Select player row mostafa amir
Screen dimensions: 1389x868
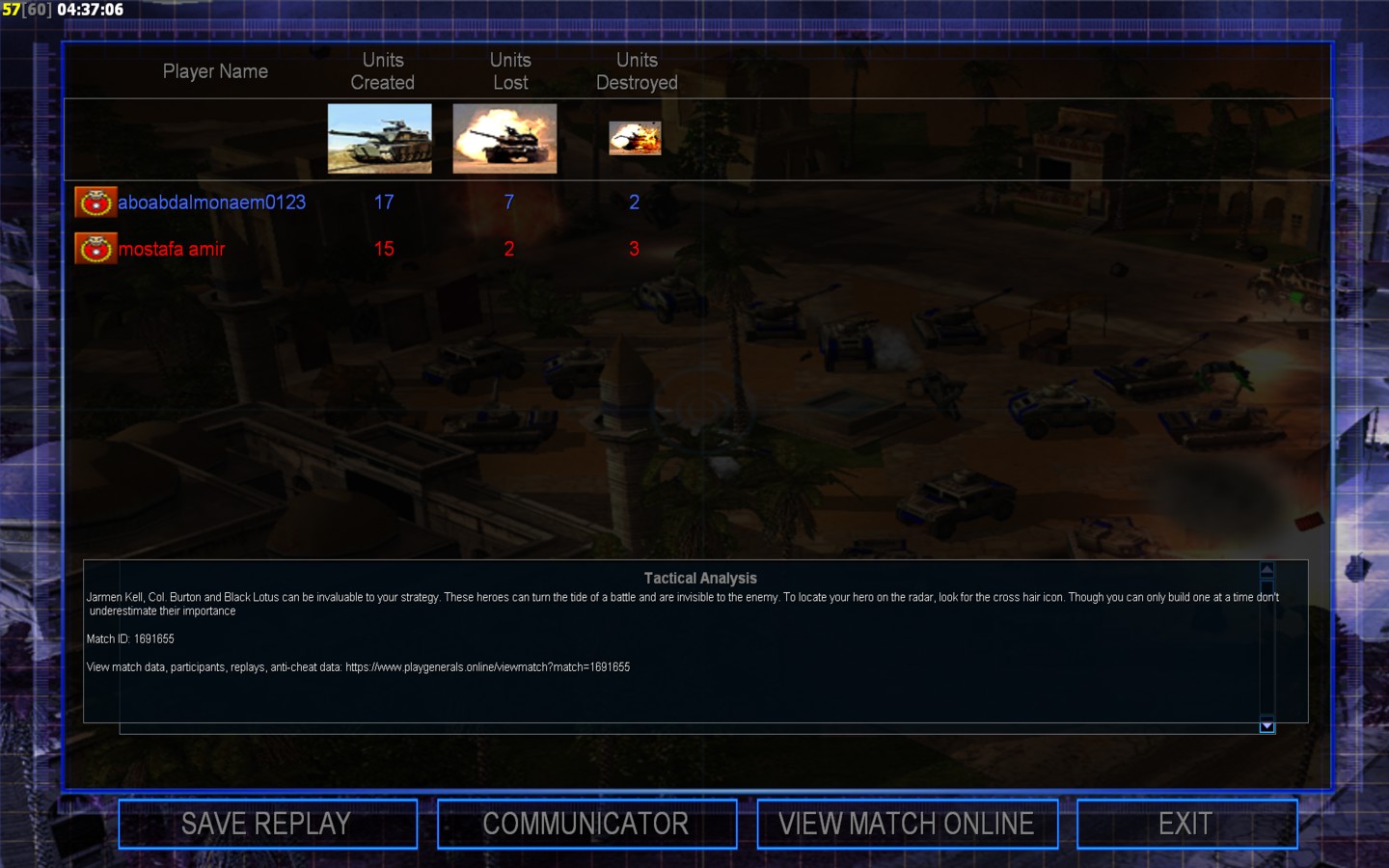tap(172, 249)
